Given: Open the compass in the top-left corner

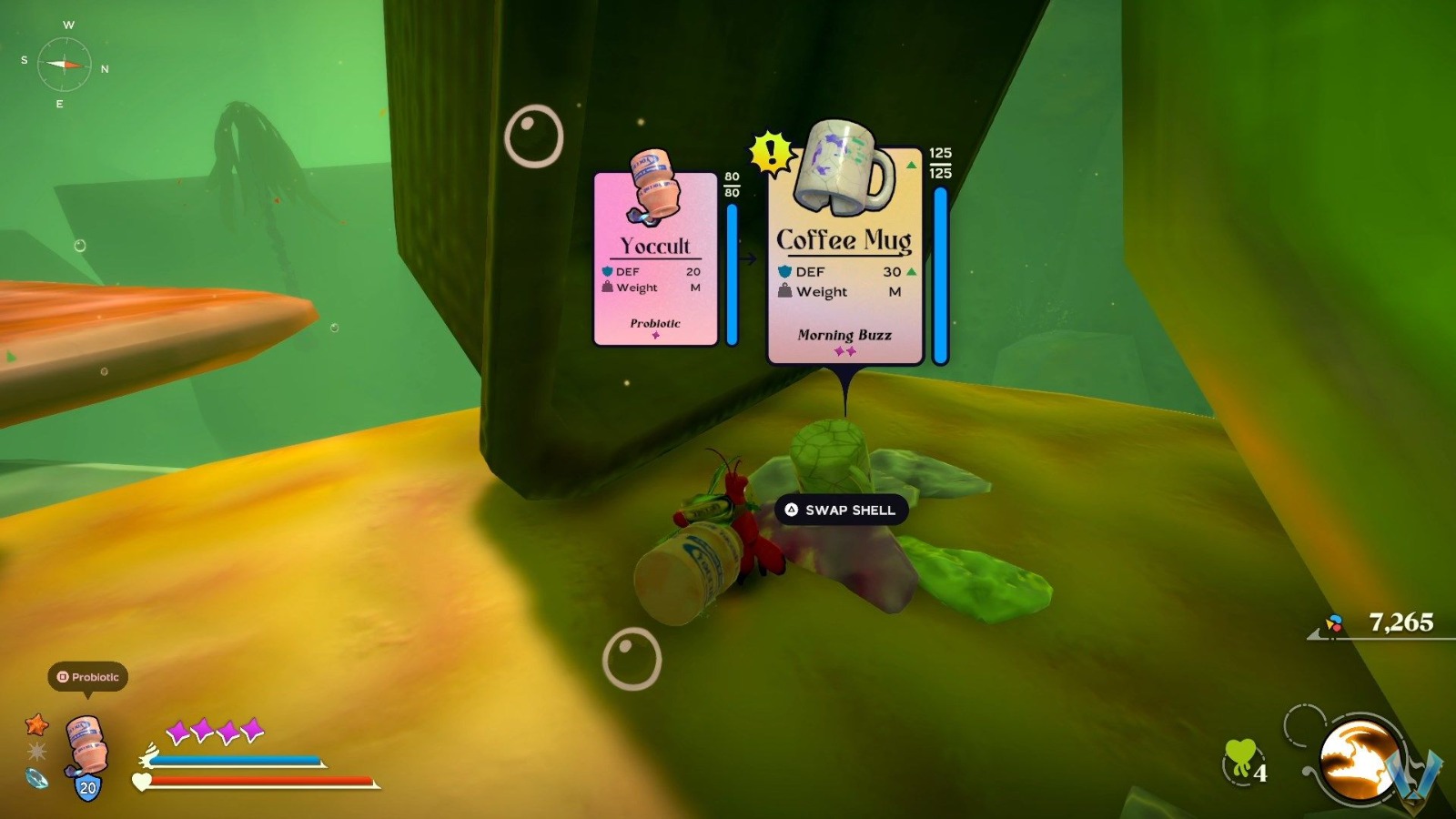Looking at the screenshot, I should [66, 64].
